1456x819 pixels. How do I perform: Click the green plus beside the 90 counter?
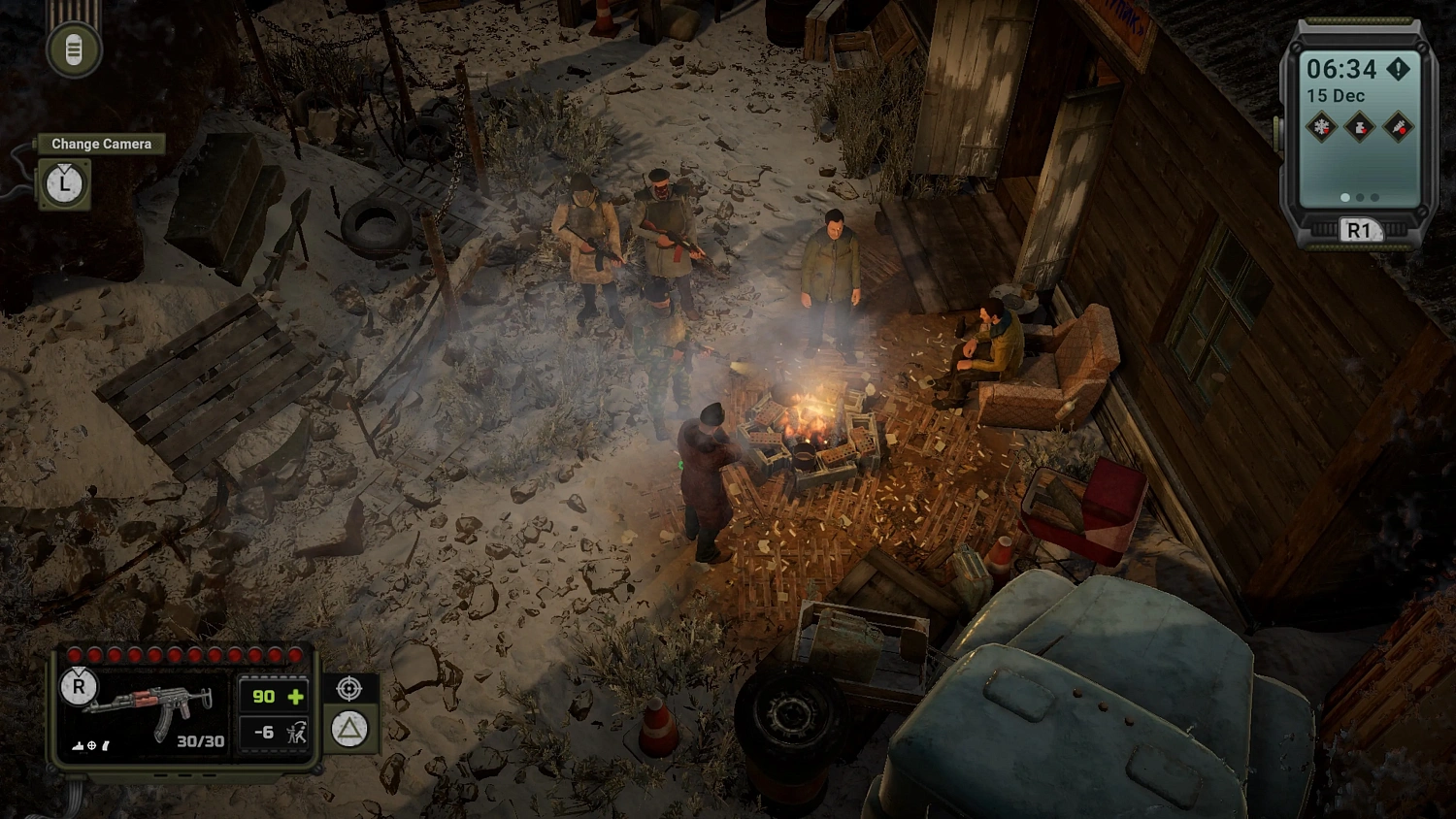295,697
